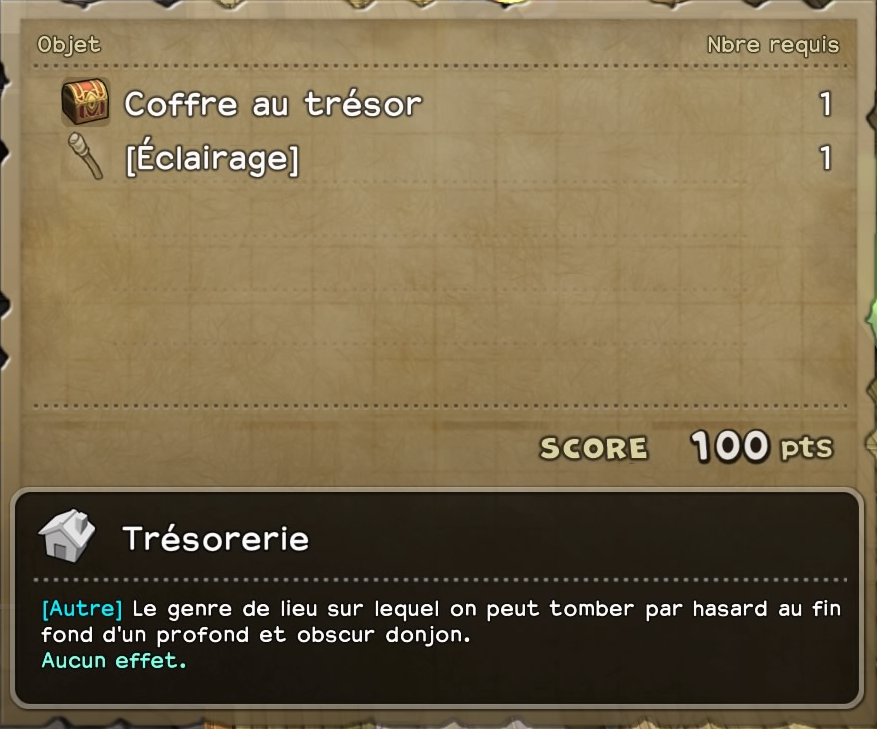Screen dimensions: 877x729
Task: Click the torch icon beside Éclairage
Action: point(86,157)
